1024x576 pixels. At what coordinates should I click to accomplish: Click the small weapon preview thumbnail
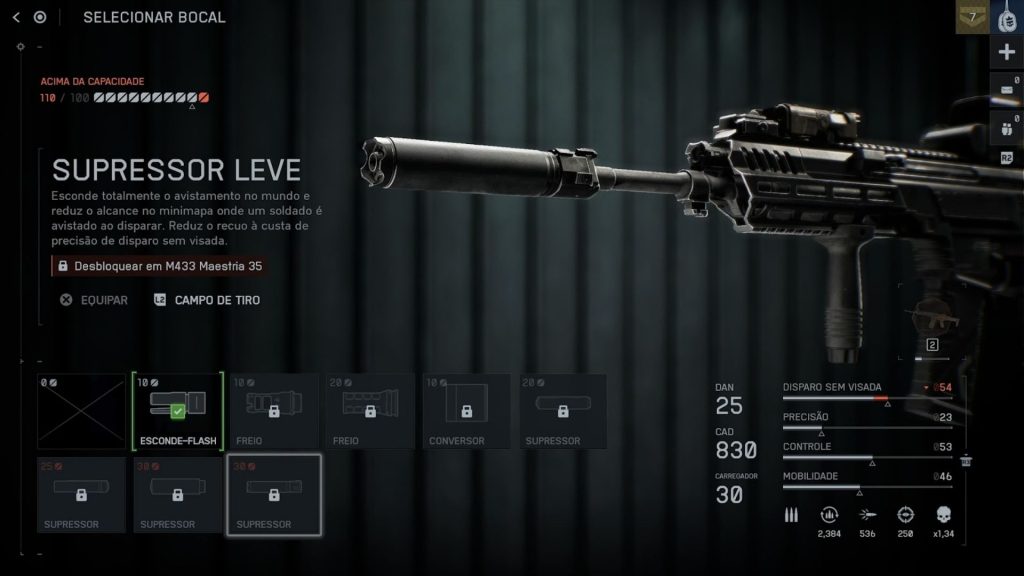coord(932,322)
